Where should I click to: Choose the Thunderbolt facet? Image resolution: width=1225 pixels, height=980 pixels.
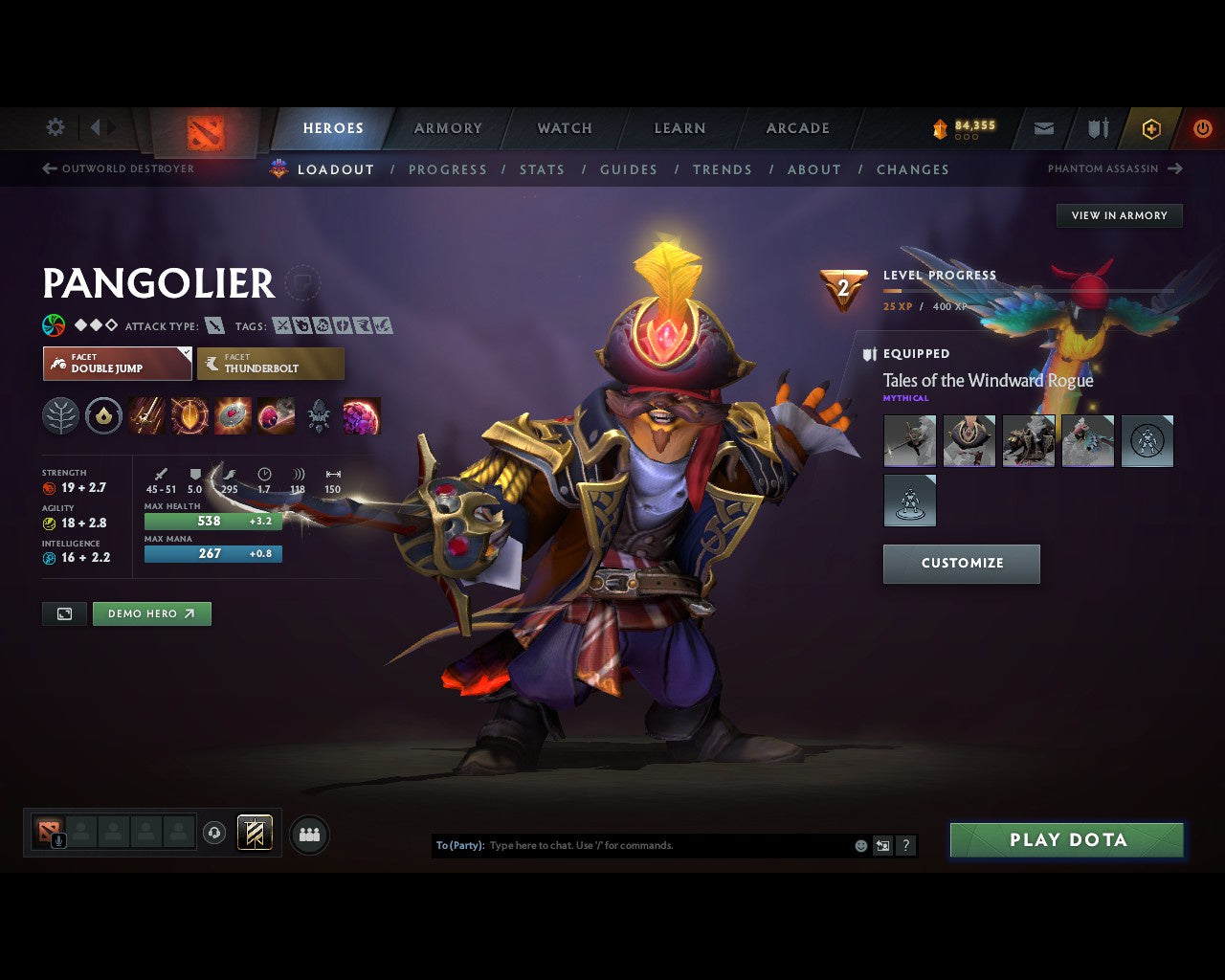[271, 364]
